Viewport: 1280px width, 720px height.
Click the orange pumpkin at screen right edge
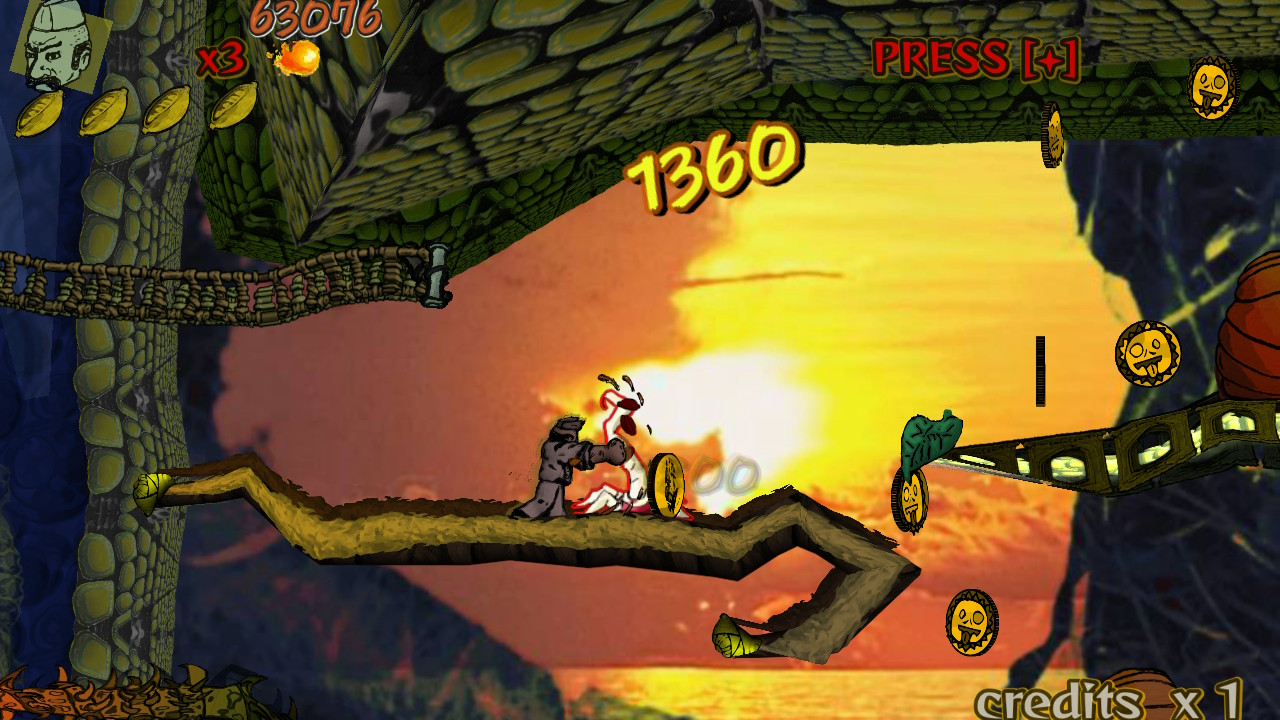coord(1250,340)
